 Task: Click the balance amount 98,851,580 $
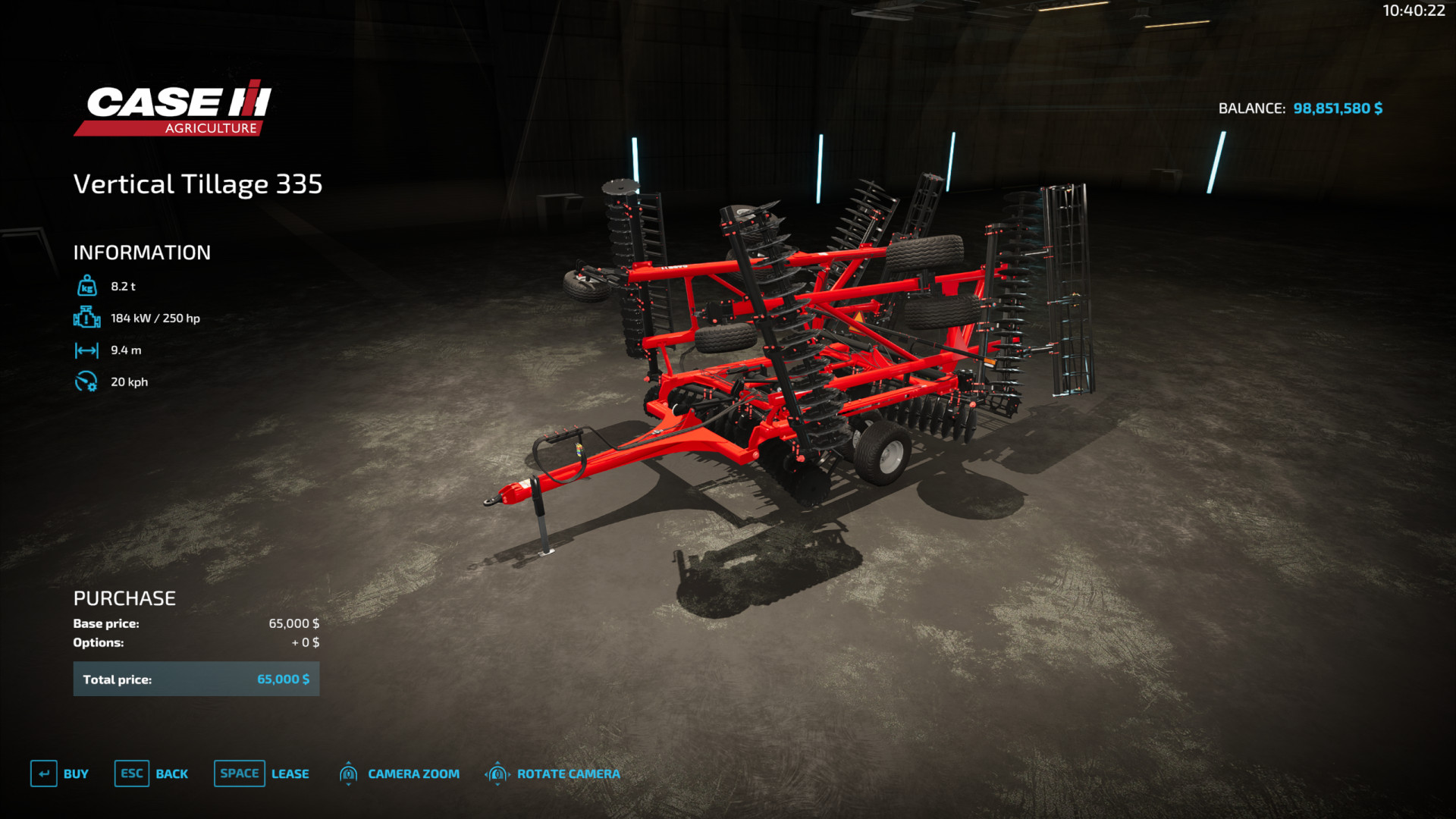(x=1337, y=108)
